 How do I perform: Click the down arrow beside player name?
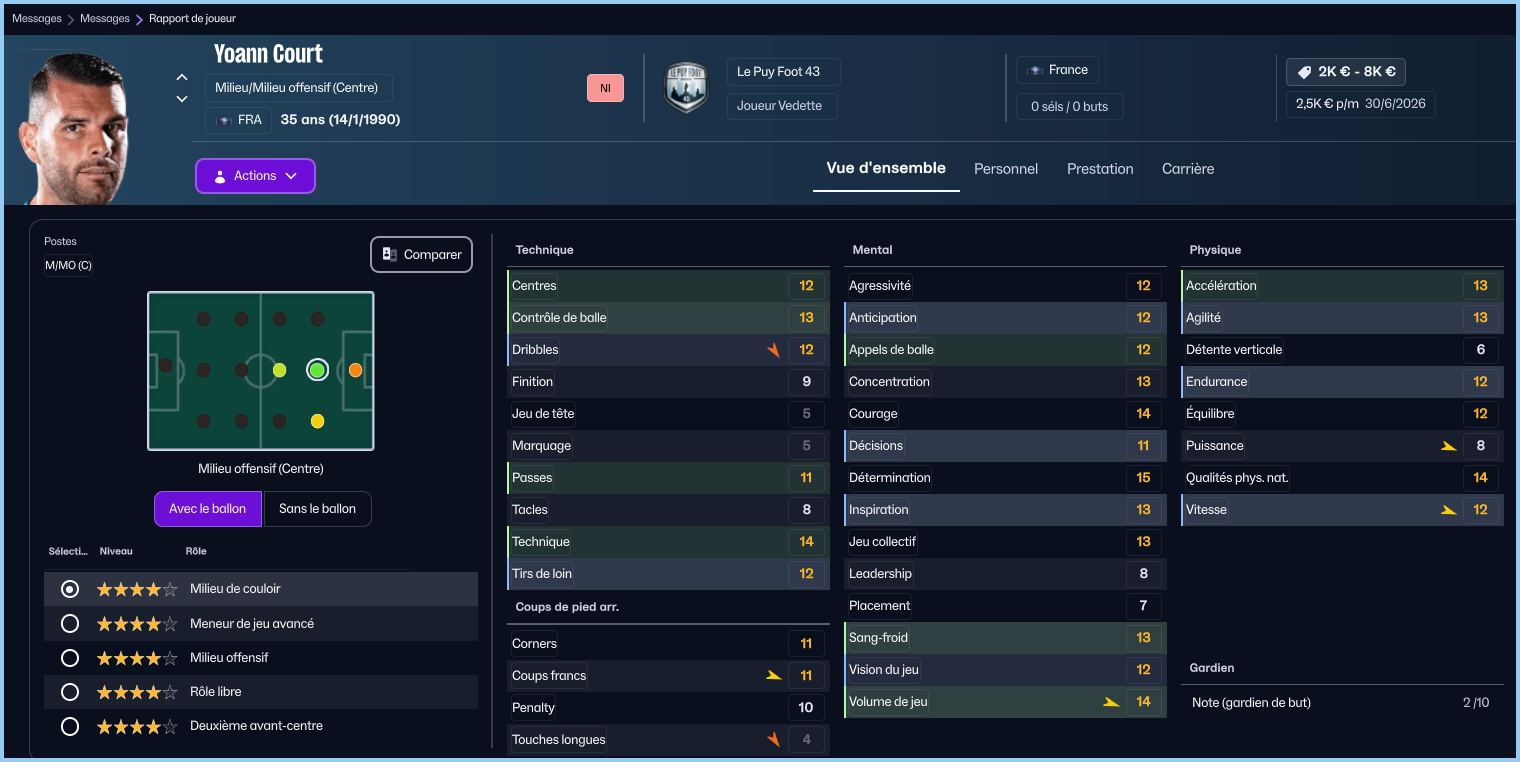pyautogui.click(x=182, y=99)
